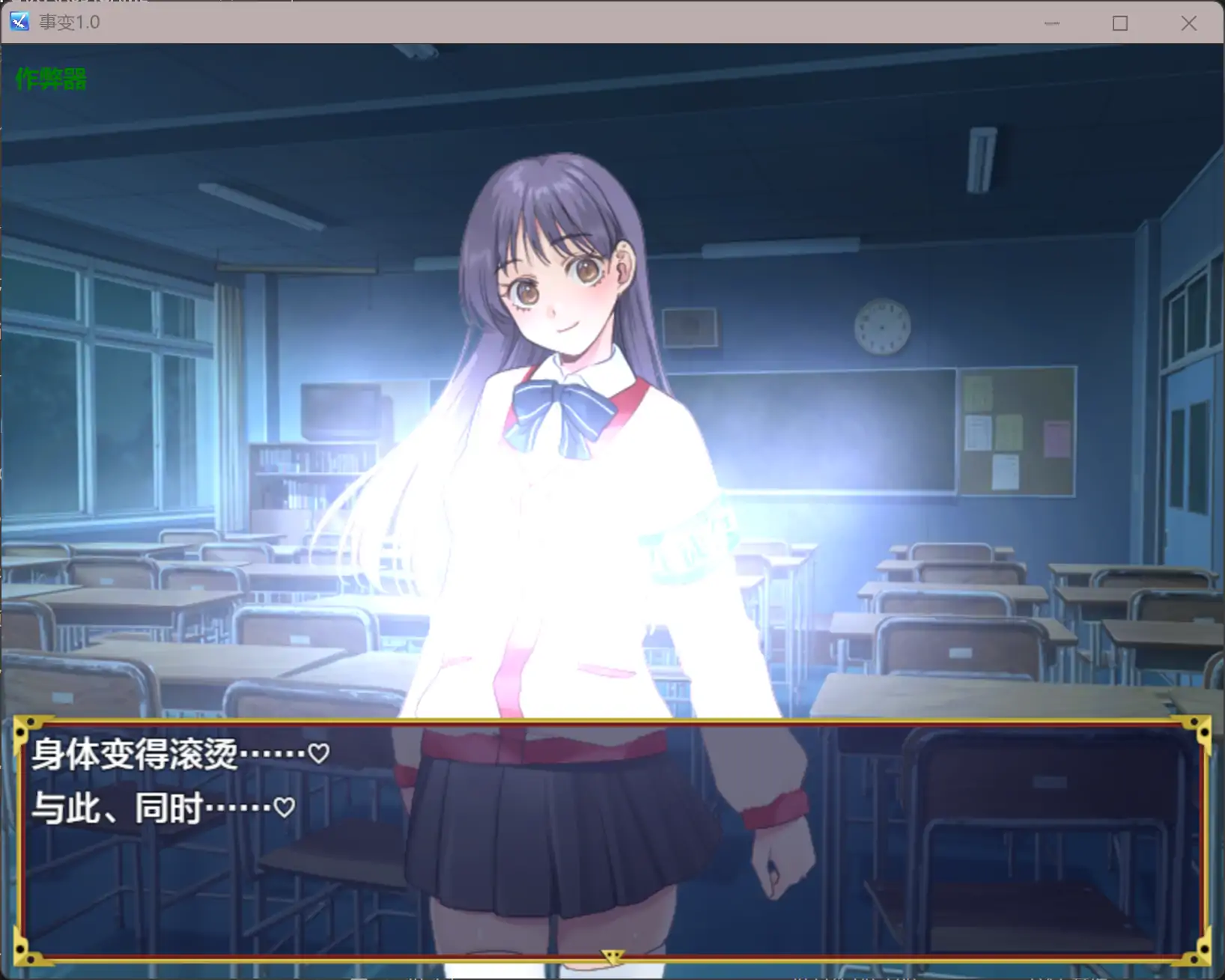The height and width of the screenshot is (980, 1225).
Task: Click the sword game icon in the title bar
Action: (x=19, y=22)
